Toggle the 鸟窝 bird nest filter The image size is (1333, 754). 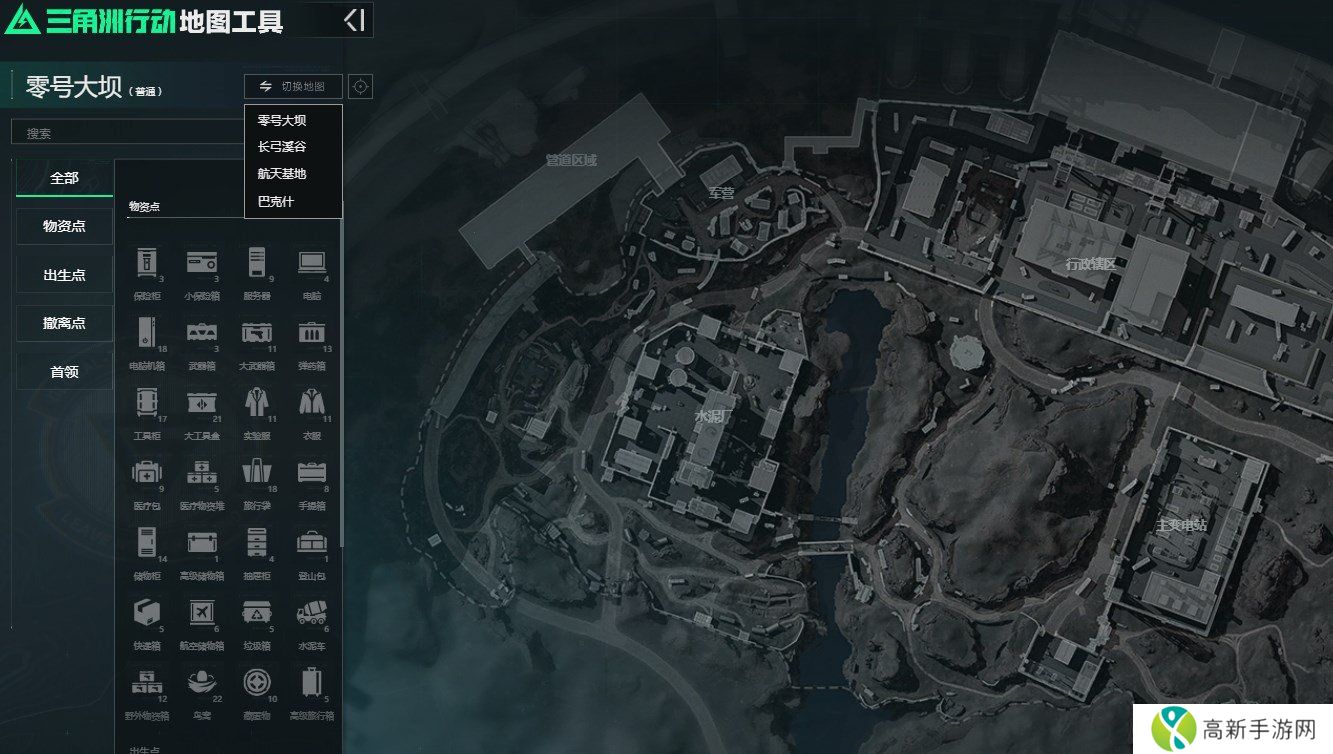click(202, 689)
